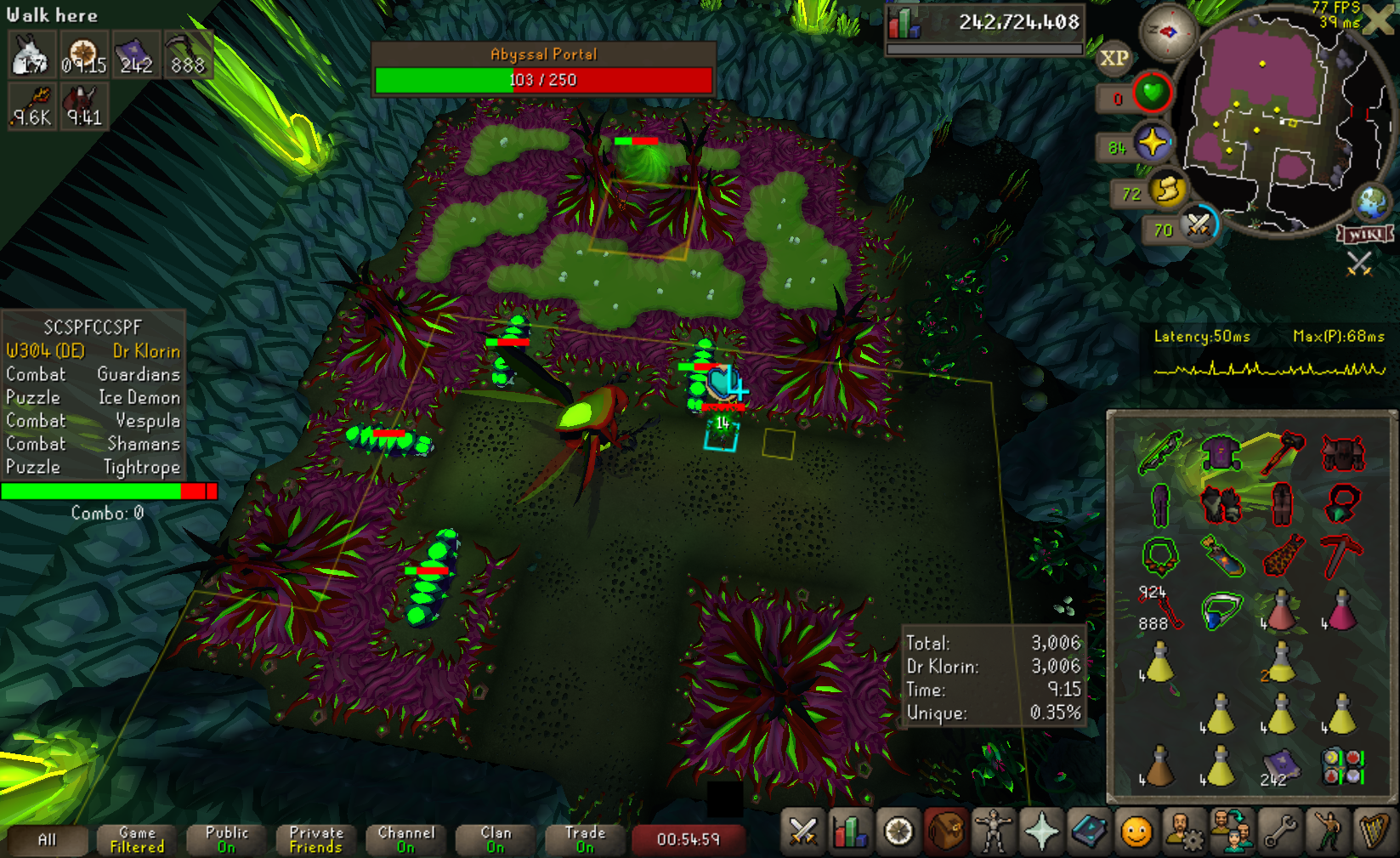Viewport: 1400px width, 858px height.
Task: Toggle the Public chat filter
Action: click(227, 839)
